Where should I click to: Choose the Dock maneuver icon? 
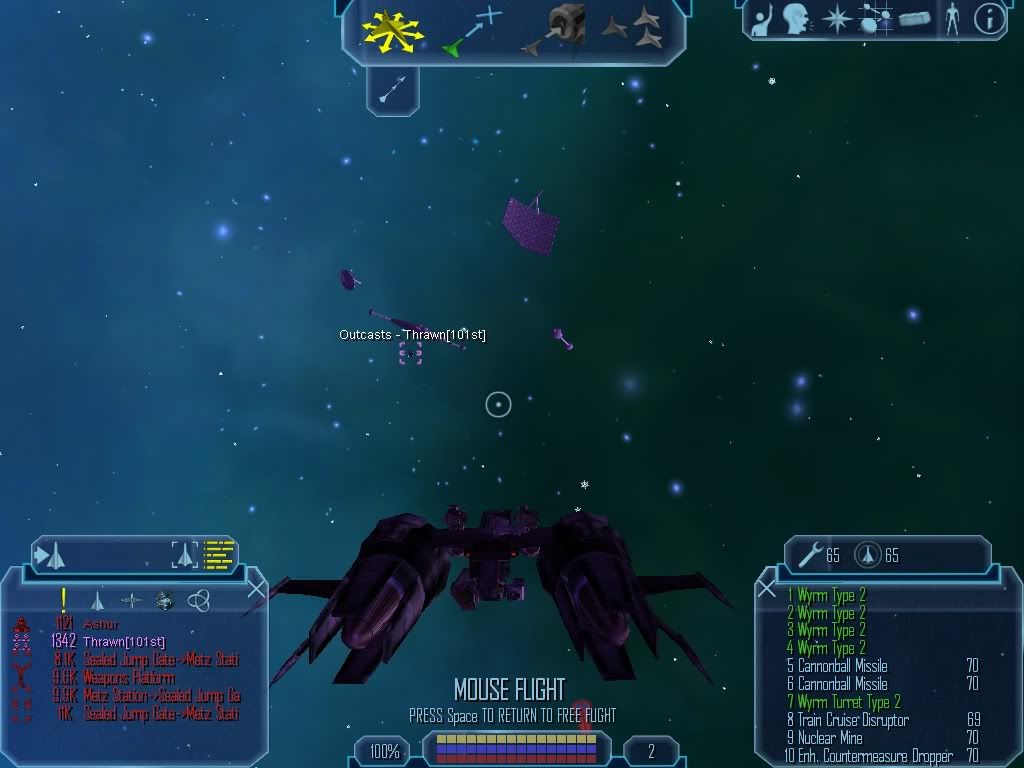click(x=558, y=30)
